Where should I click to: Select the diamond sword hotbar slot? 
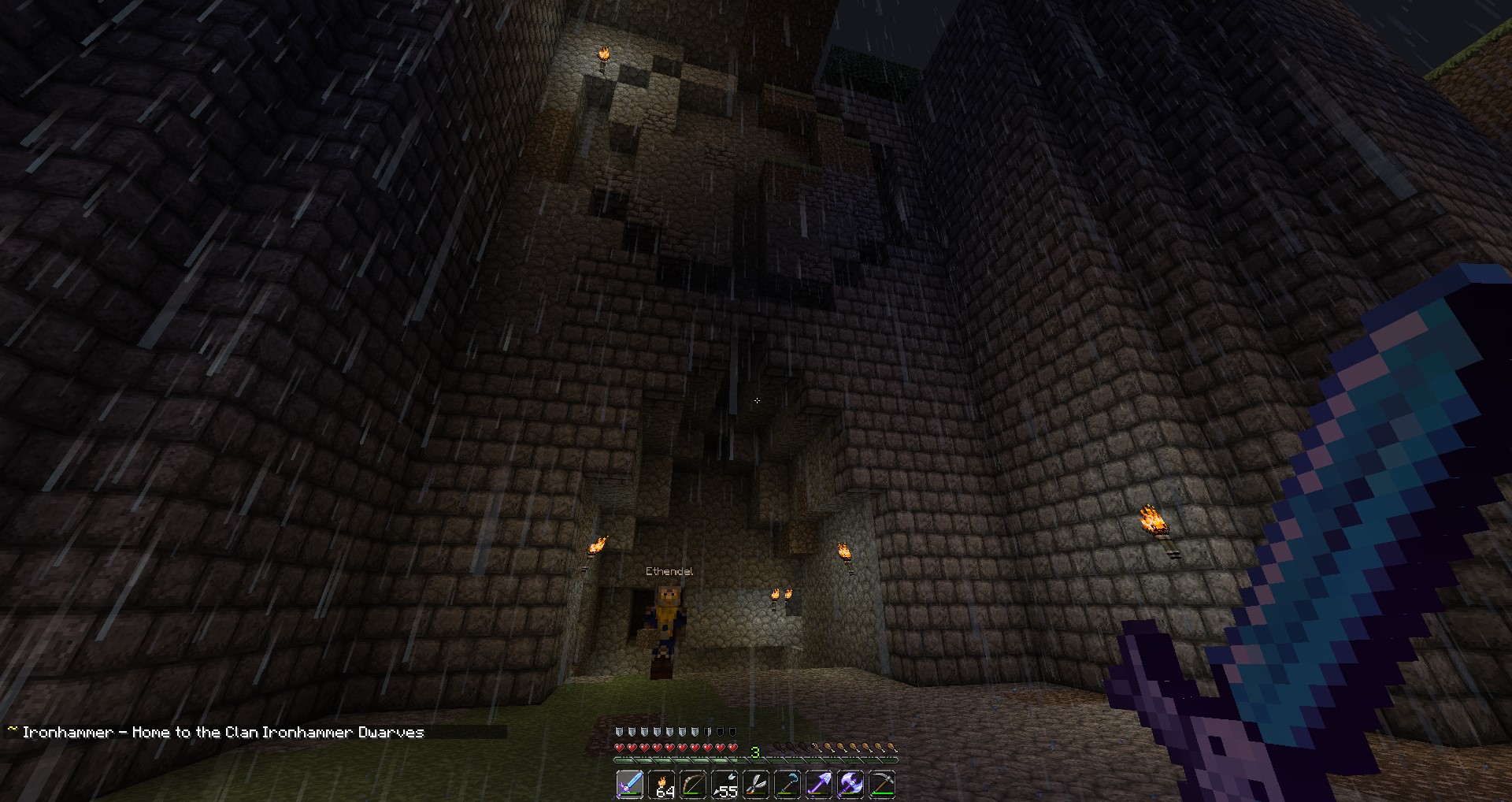630,785
